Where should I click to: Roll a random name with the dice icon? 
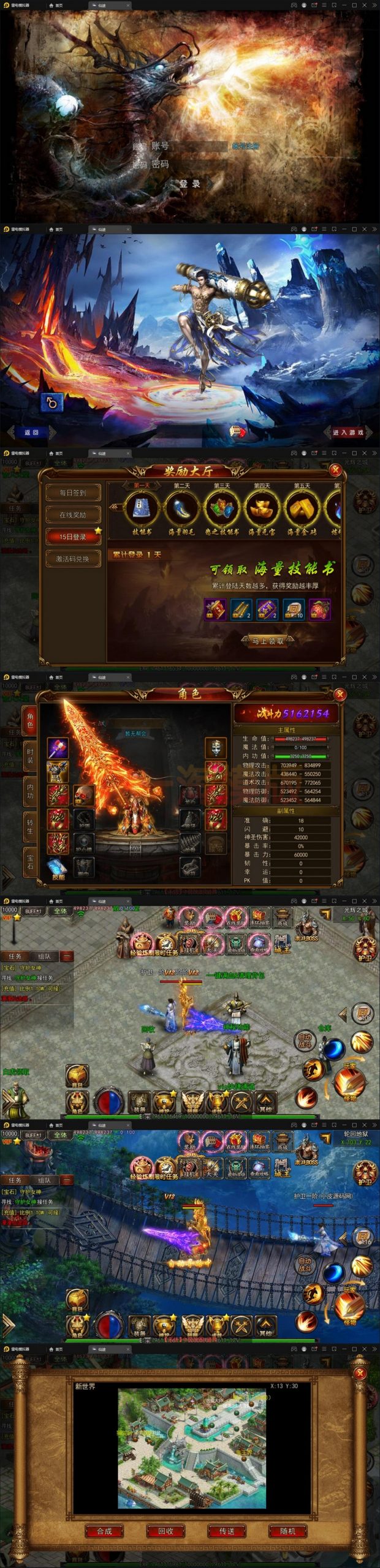point(237,432)
